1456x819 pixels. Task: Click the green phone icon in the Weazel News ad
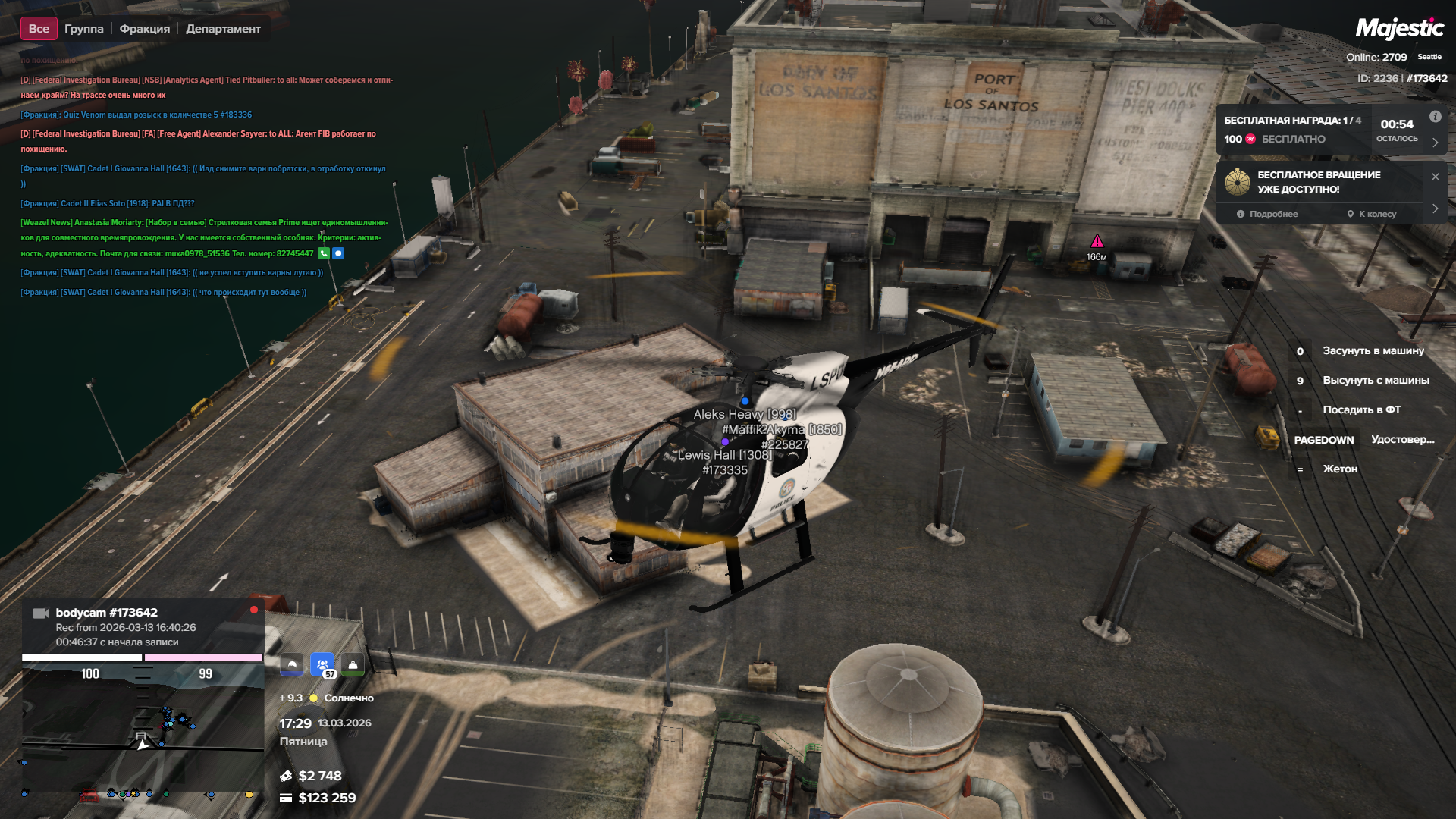point(324,253)
